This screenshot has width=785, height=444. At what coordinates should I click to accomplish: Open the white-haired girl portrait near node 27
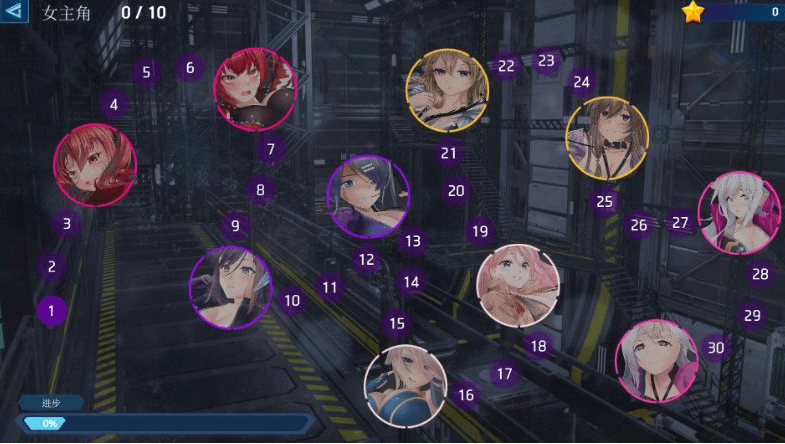pos(738,212)
